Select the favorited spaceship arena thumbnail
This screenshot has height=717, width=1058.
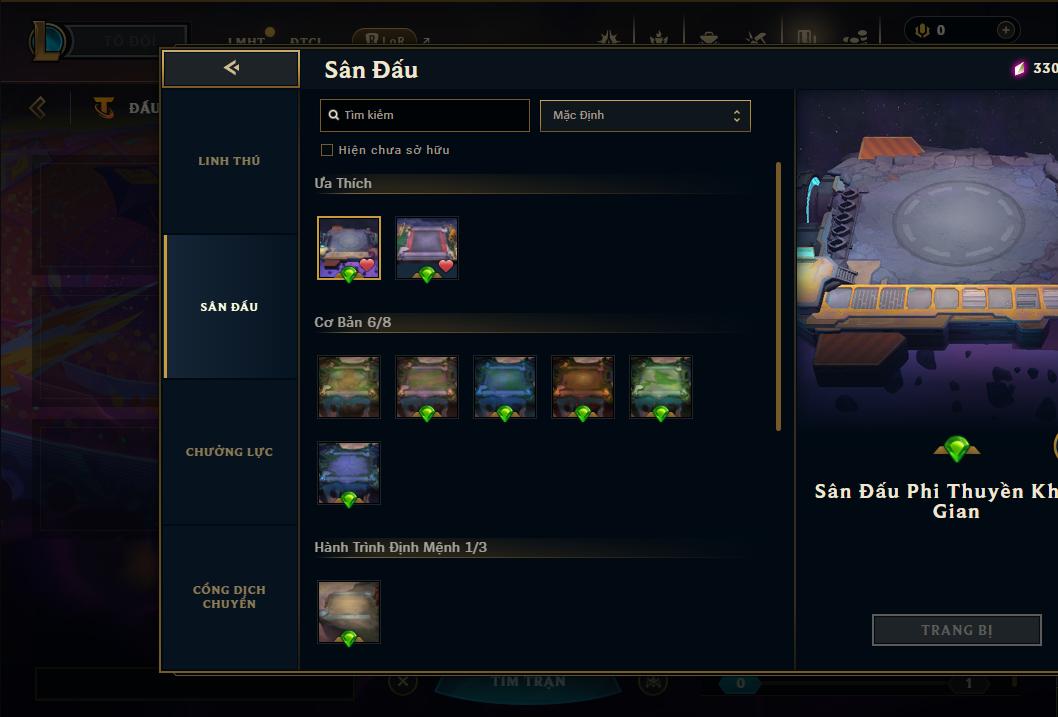pyautogui.click(x=349, y=248)
